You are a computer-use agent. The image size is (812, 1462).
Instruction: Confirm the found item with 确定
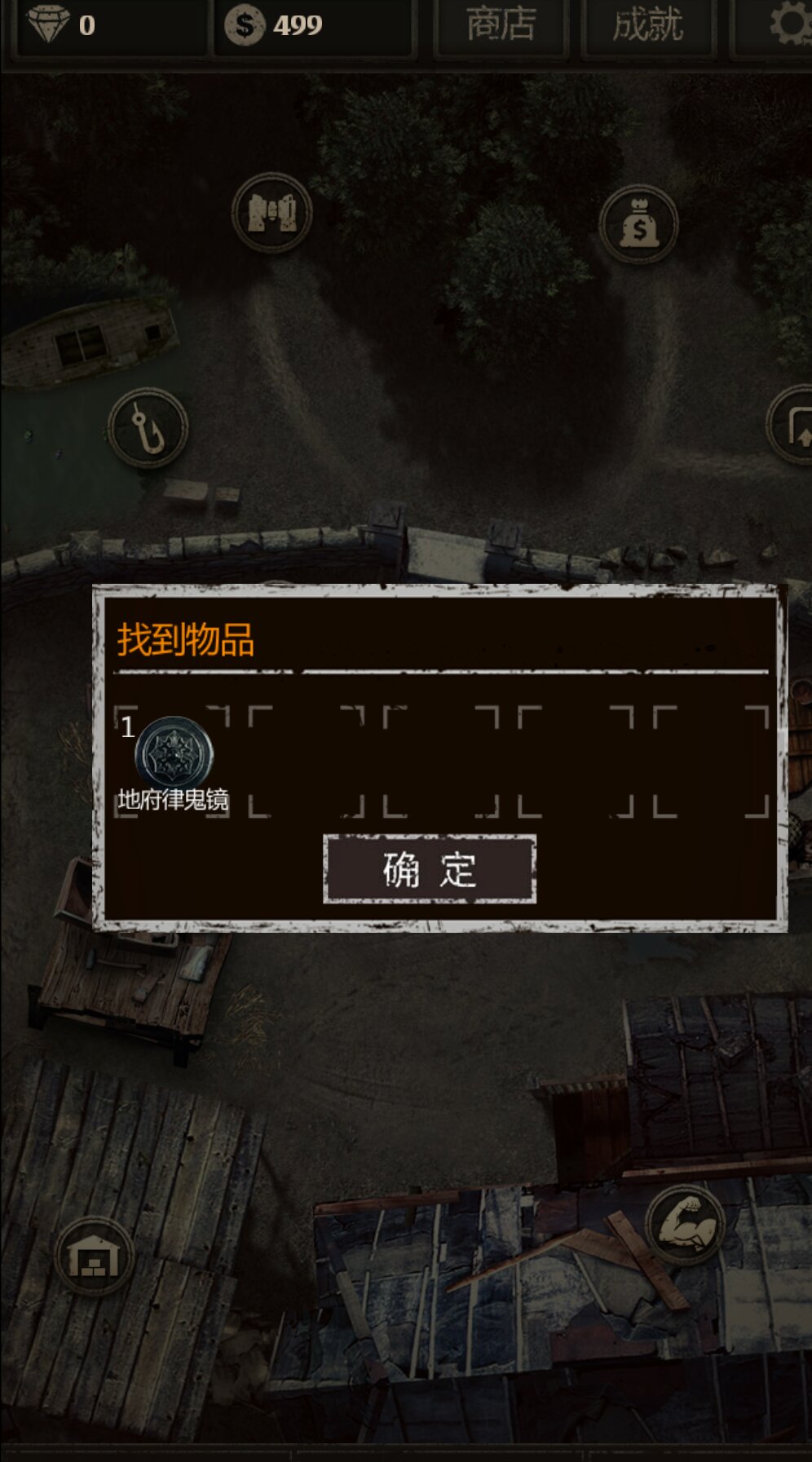(x=430, y=869)
